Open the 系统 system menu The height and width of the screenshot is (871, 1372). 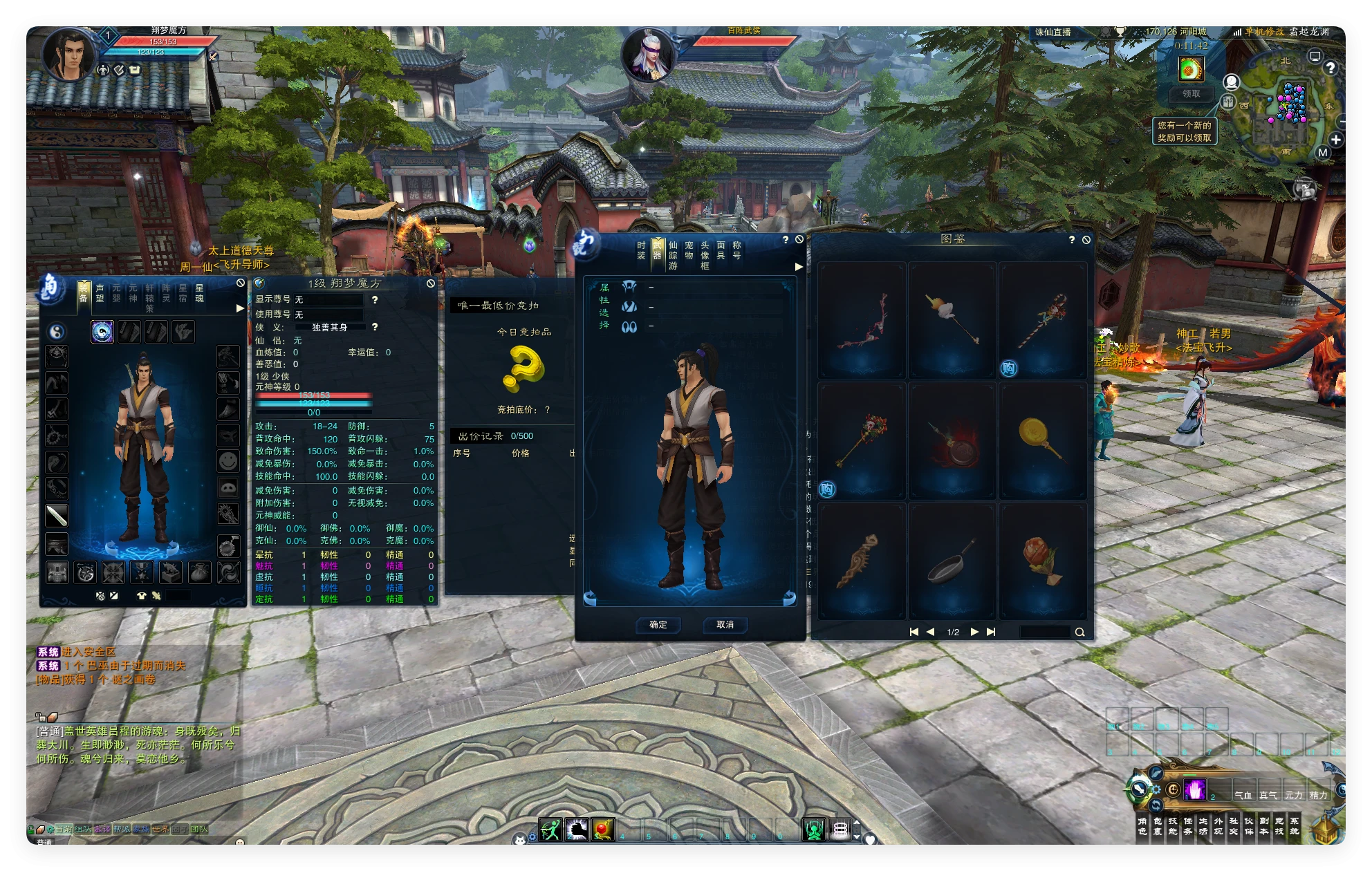point(1295,826)
